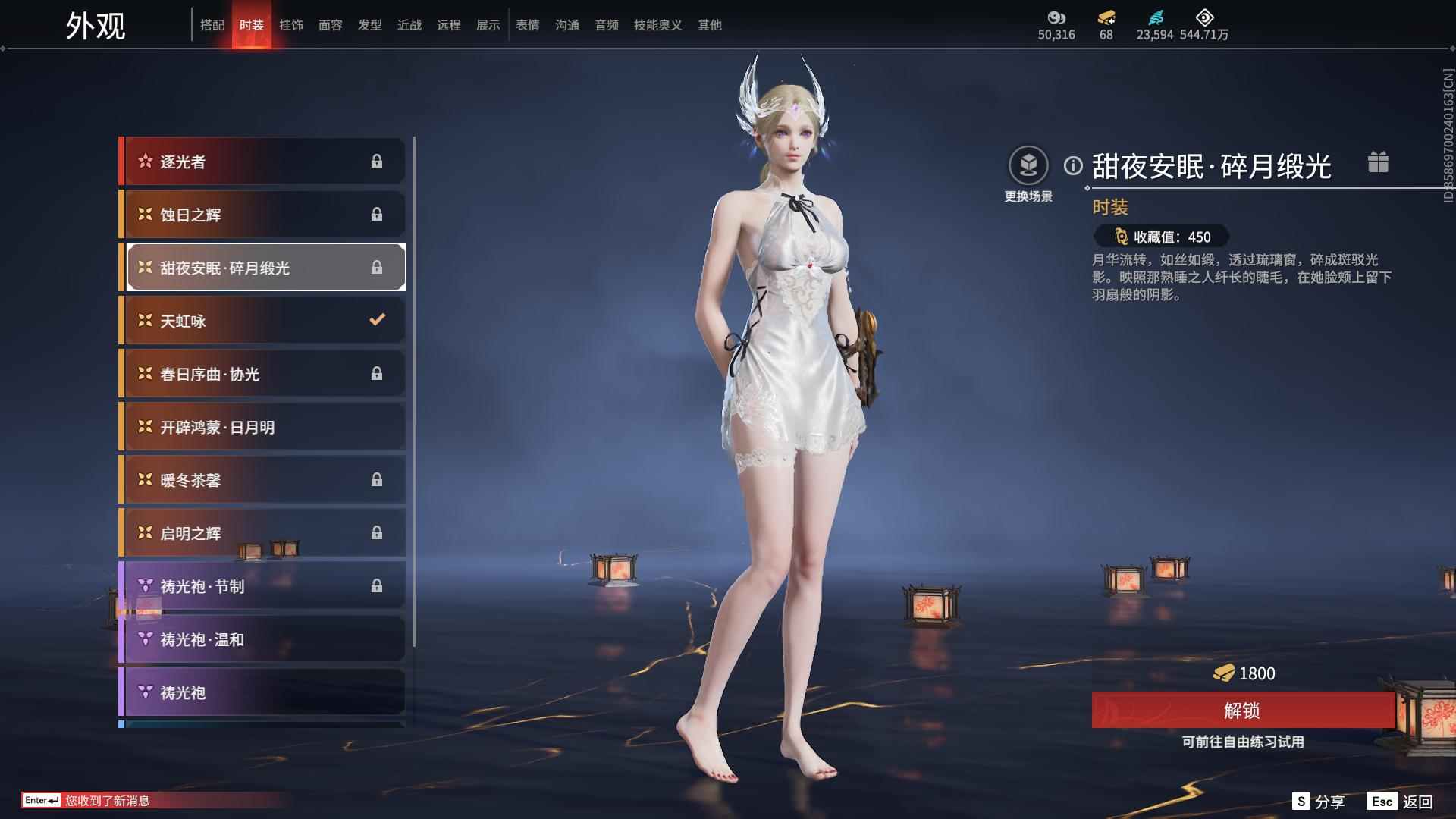This screenshot has height=819, width=1456.
Task: Open the 发型 tab
Action: 369,24
